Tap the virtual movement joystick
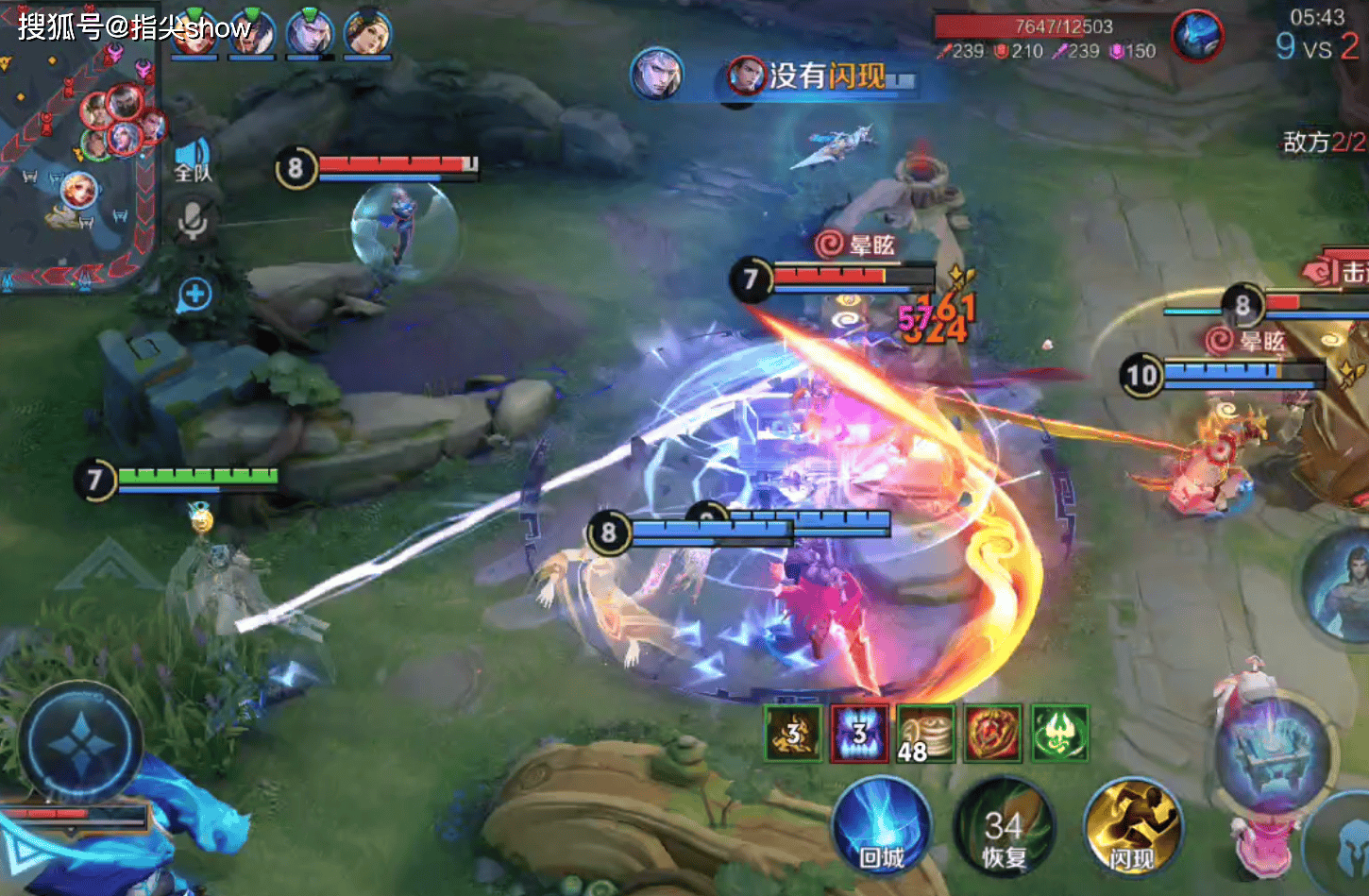The height and width of the screenshot is (896, 1369). (x=81, y=744)
